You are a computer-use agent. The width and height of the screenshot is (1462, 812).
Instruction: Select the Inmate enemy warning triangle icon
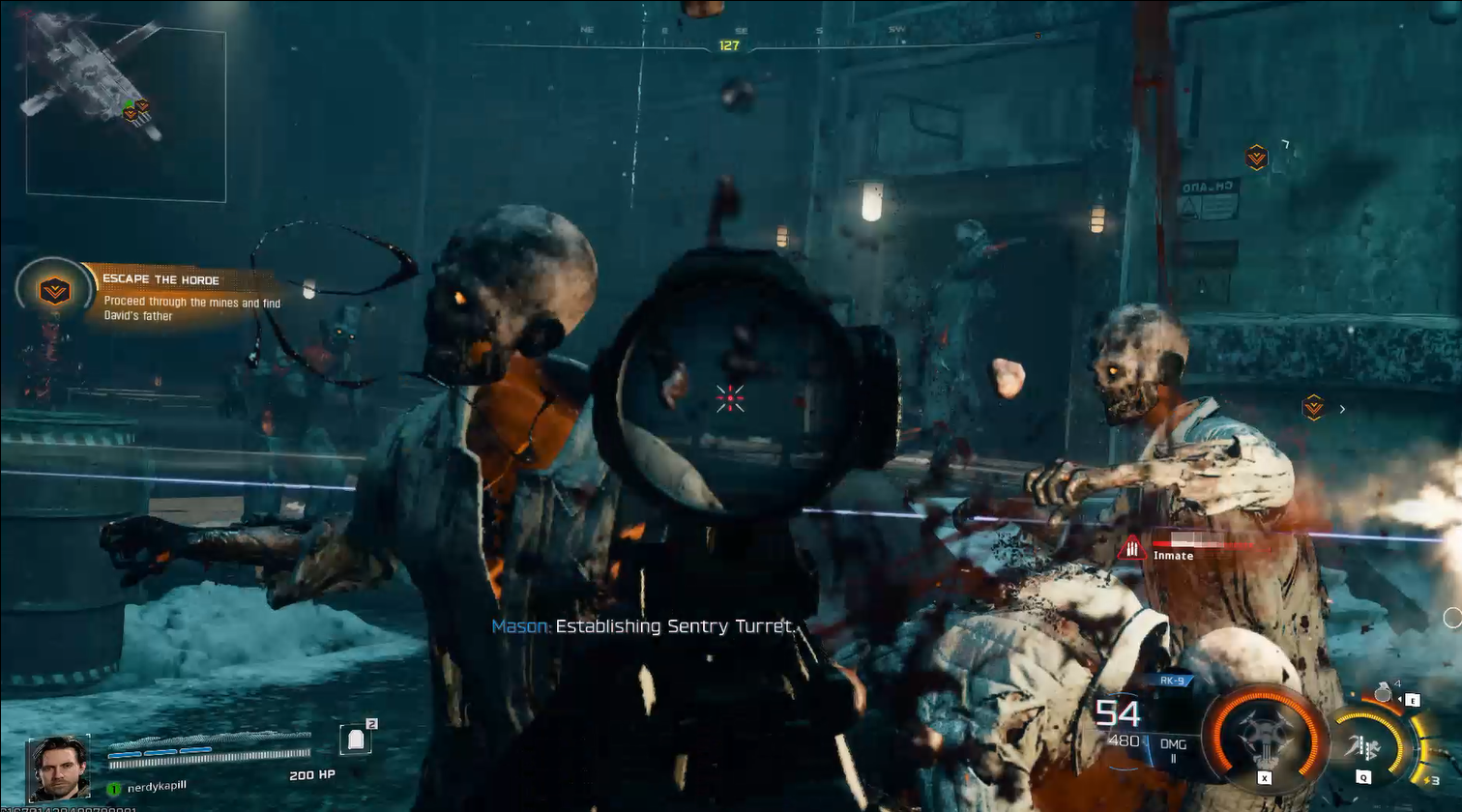(1130, 547)
